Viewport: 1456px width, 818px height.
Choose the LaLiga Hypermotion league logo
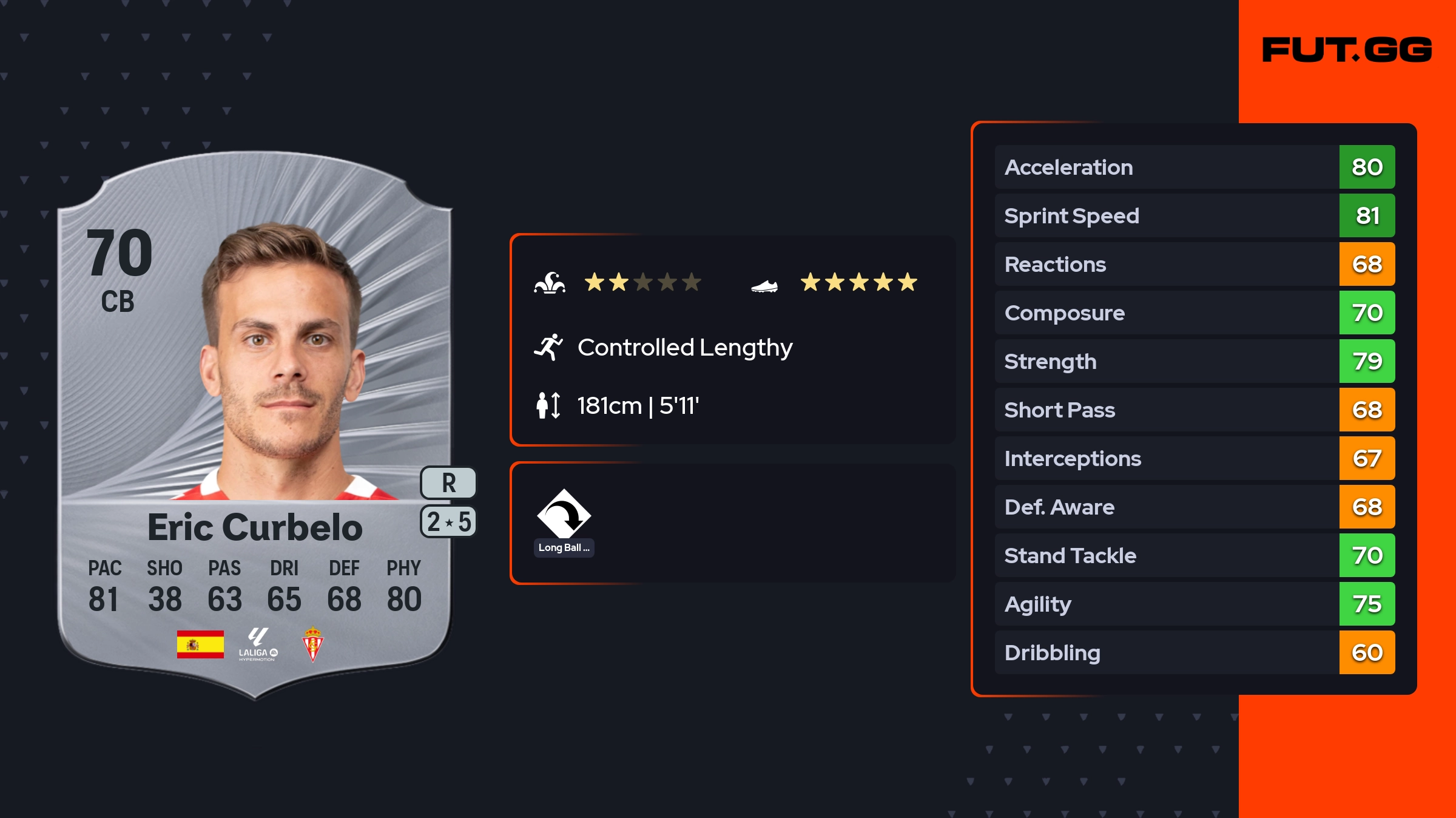click(258, 644)
